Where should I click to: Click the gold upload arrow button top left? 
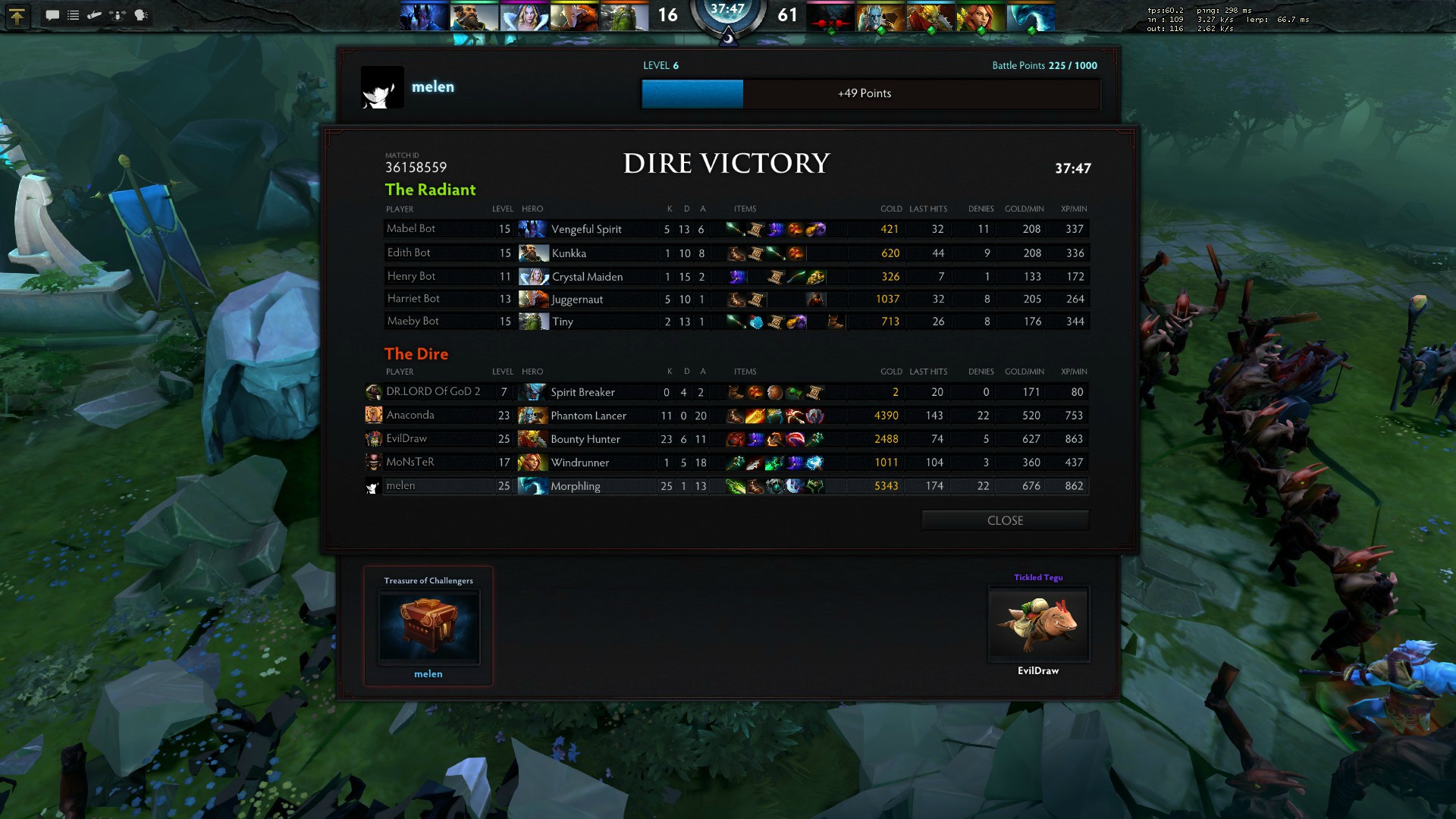coord(17,15)
